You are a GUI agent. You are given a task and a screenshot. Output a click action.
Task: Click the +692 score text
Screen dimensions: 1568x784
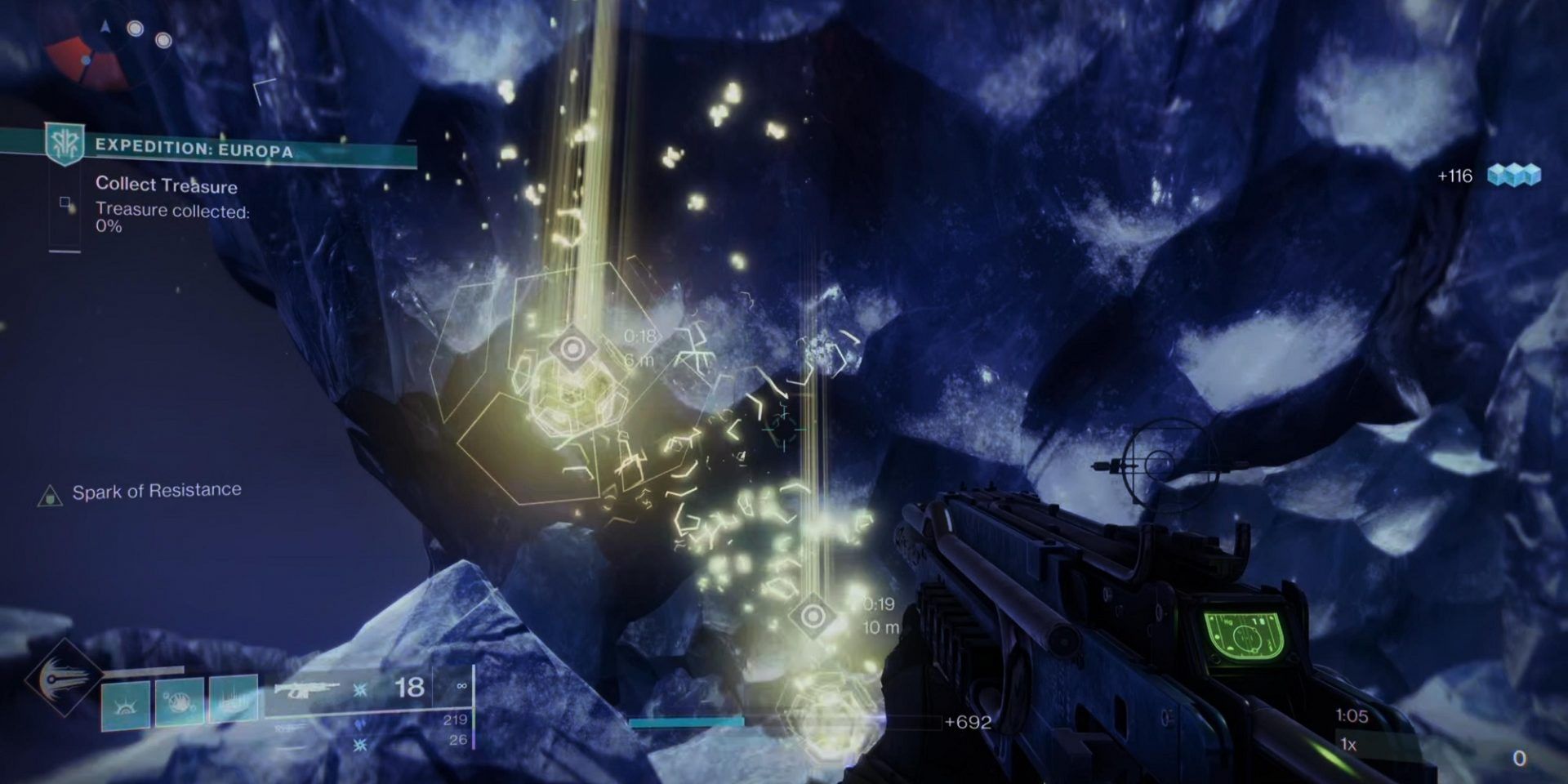[x=968, y=721]
